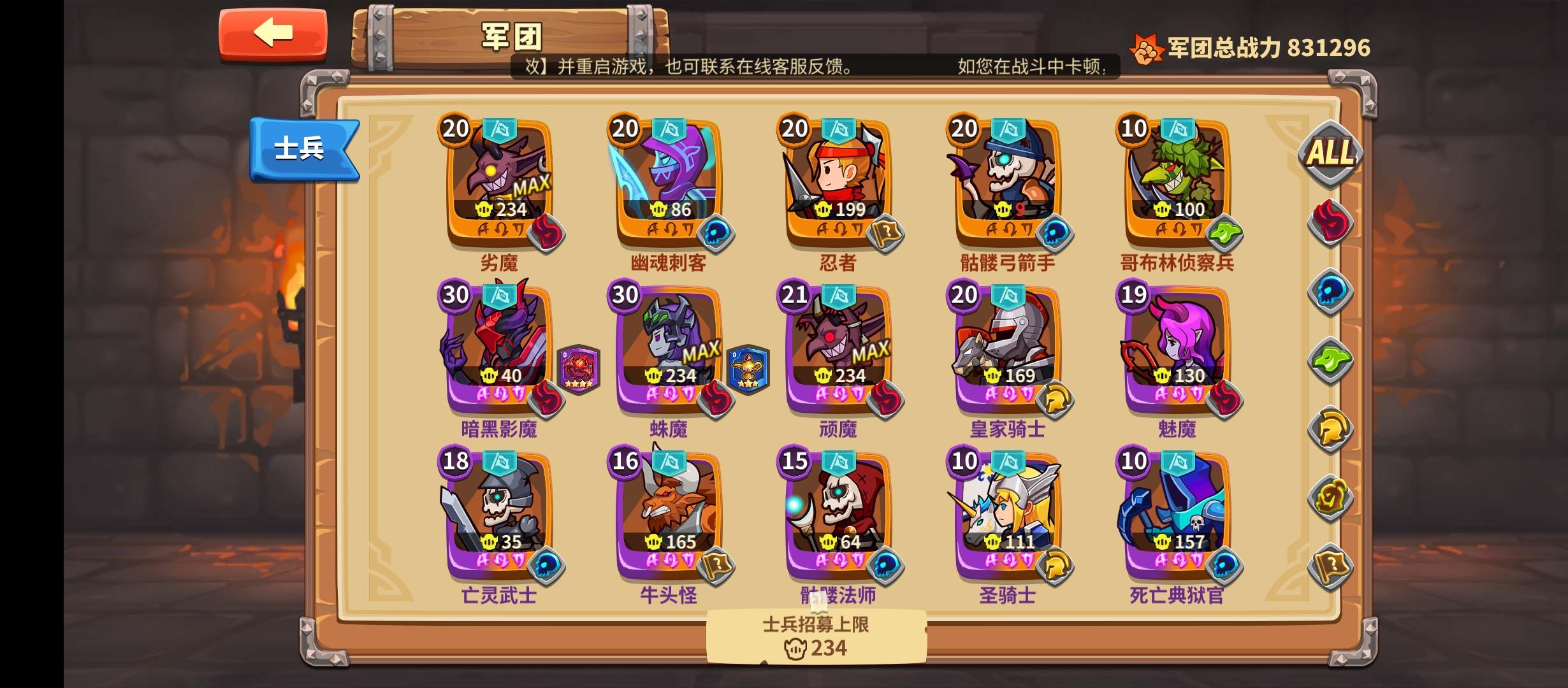Tap the teal flag banner on 劣魔 card
Screen dimensions: 1568x688
click(x=500, y=131)
